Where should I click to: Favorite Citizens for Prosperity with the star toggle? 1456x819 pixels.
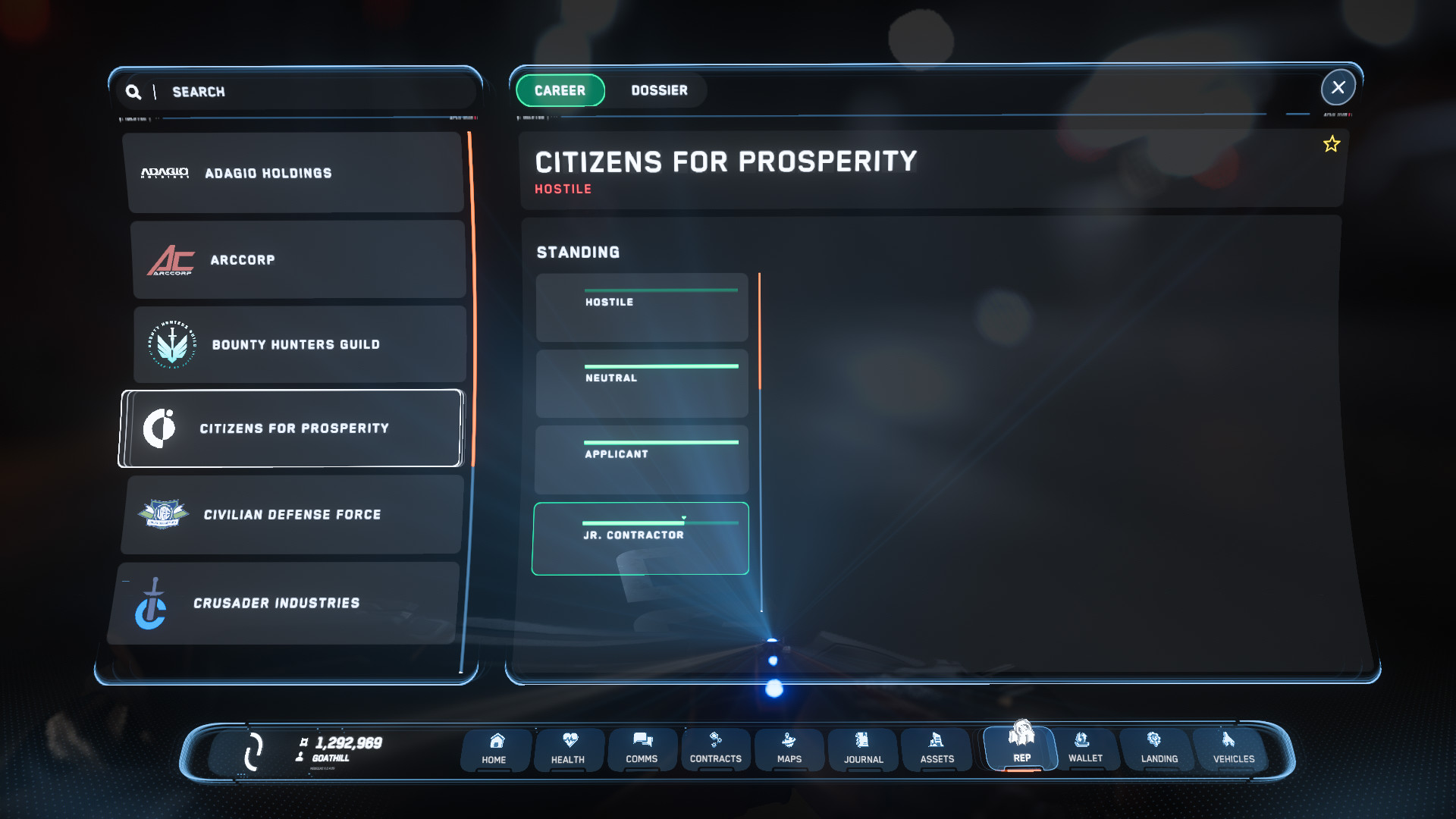pyautogui.click(x=1332, y=143)
